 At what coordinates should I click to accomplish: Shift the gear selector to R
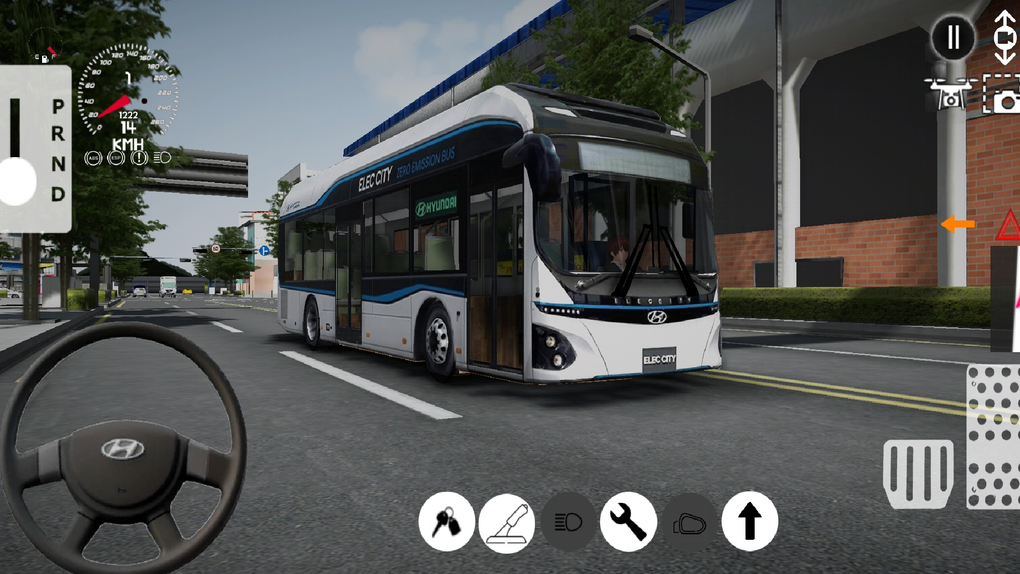point(58,135)
